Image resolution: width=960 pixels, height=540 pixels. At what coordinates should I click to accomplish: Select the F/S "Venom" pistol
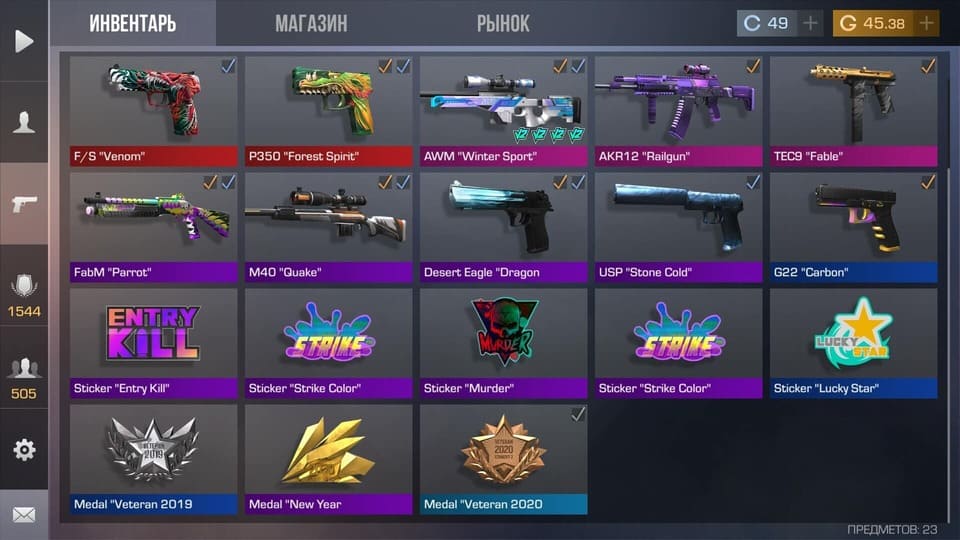[x=153, y=110]
